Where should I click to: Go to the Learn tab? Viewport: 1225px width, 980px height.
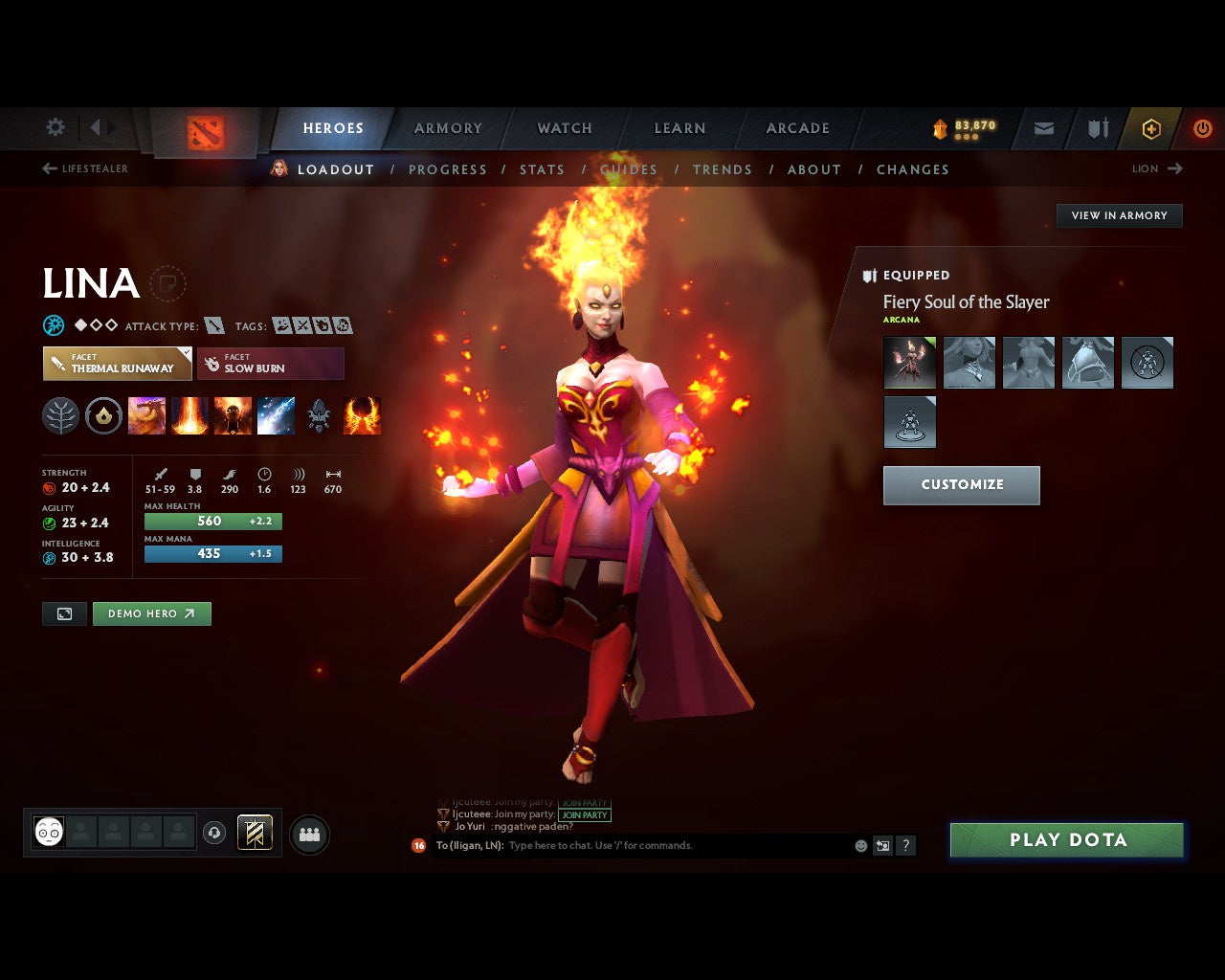click(x=679, y=128)
